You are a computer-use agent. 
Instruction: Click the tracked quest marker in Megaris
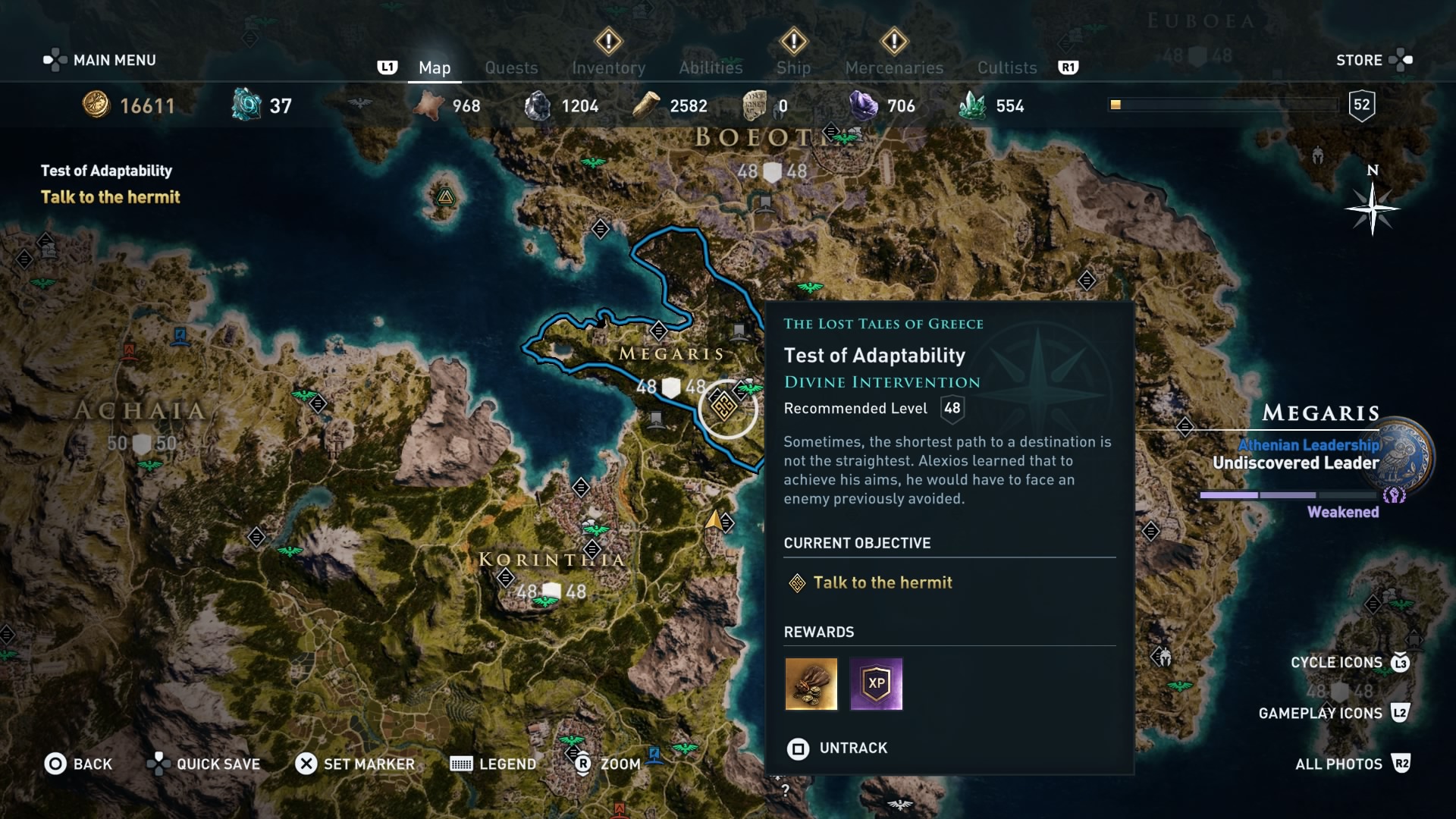pyautogui.click(x=723, y=406)
